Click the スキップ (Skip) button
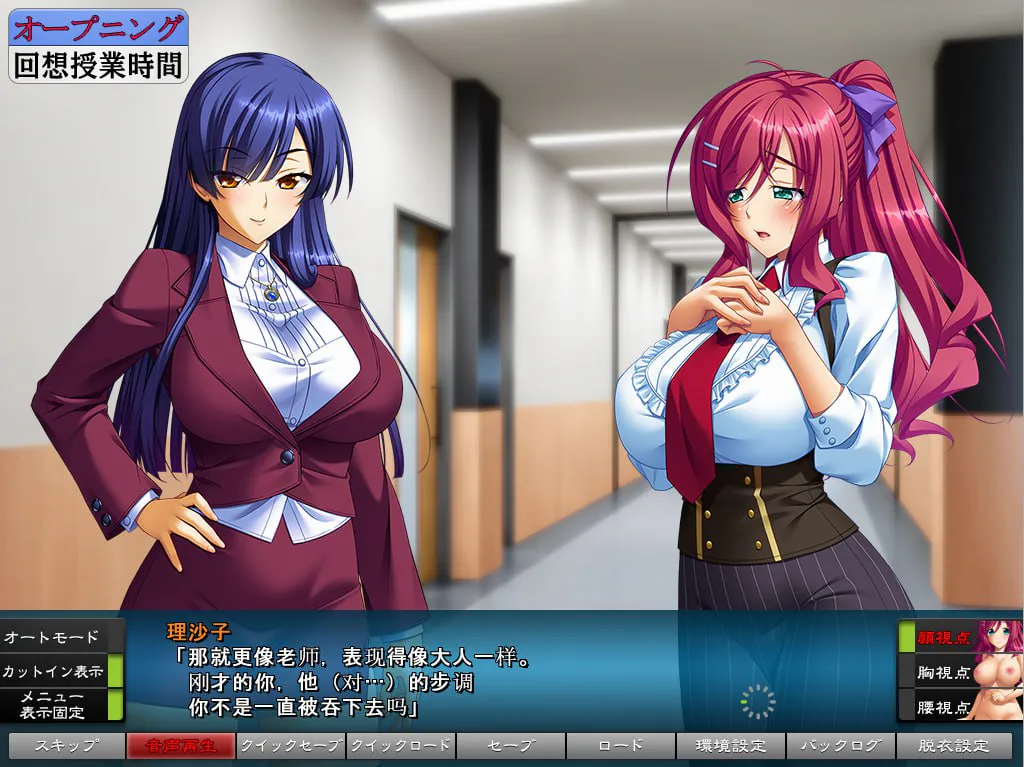Image resolution: width=1024 pixels, height=767 pixels. point(66,746)
